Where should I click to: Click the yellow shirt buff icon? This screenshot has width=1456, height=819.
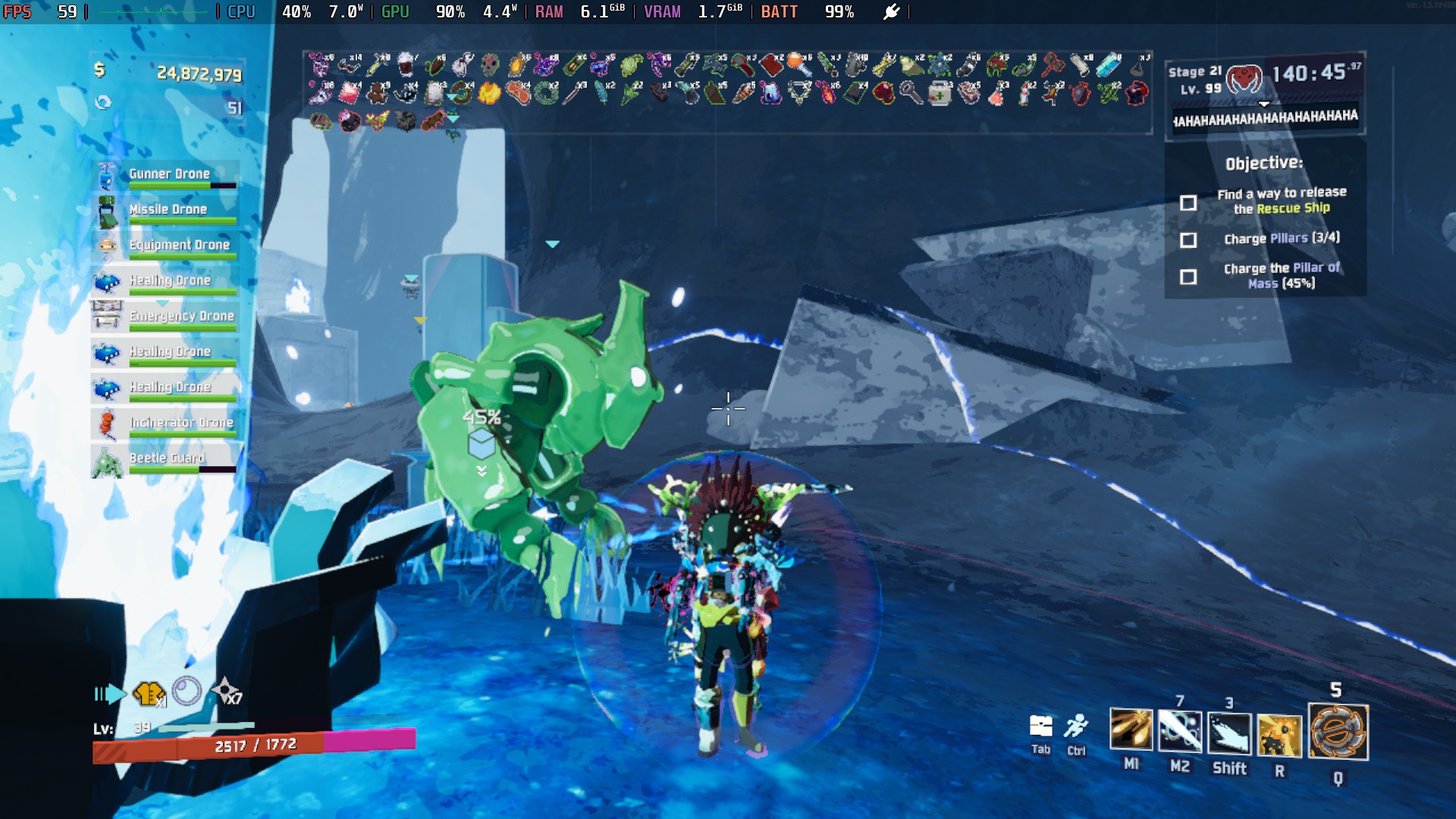point(149,692)
